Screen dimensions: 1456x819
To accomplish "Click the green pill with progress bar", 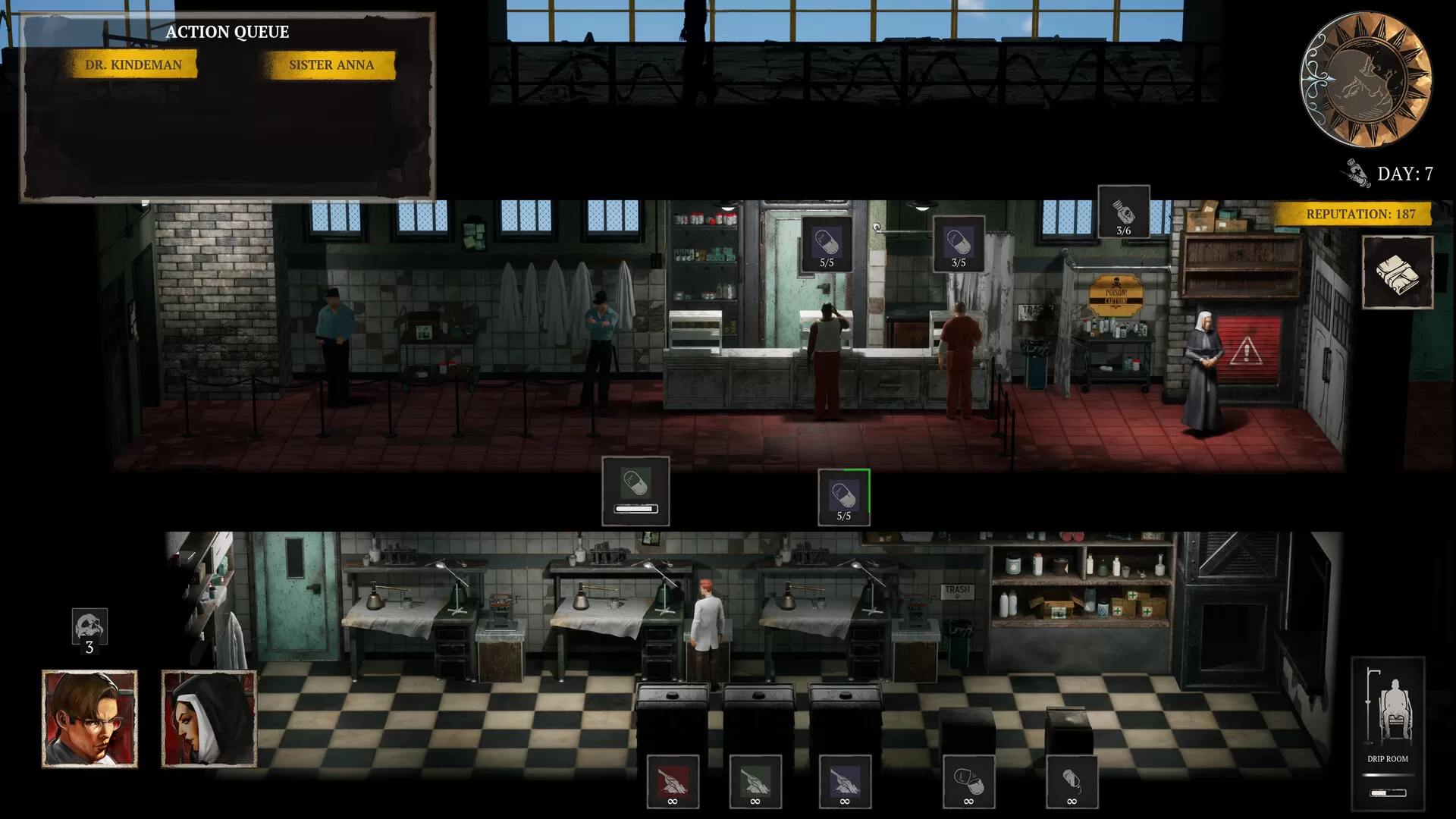I will click(635, 490).
